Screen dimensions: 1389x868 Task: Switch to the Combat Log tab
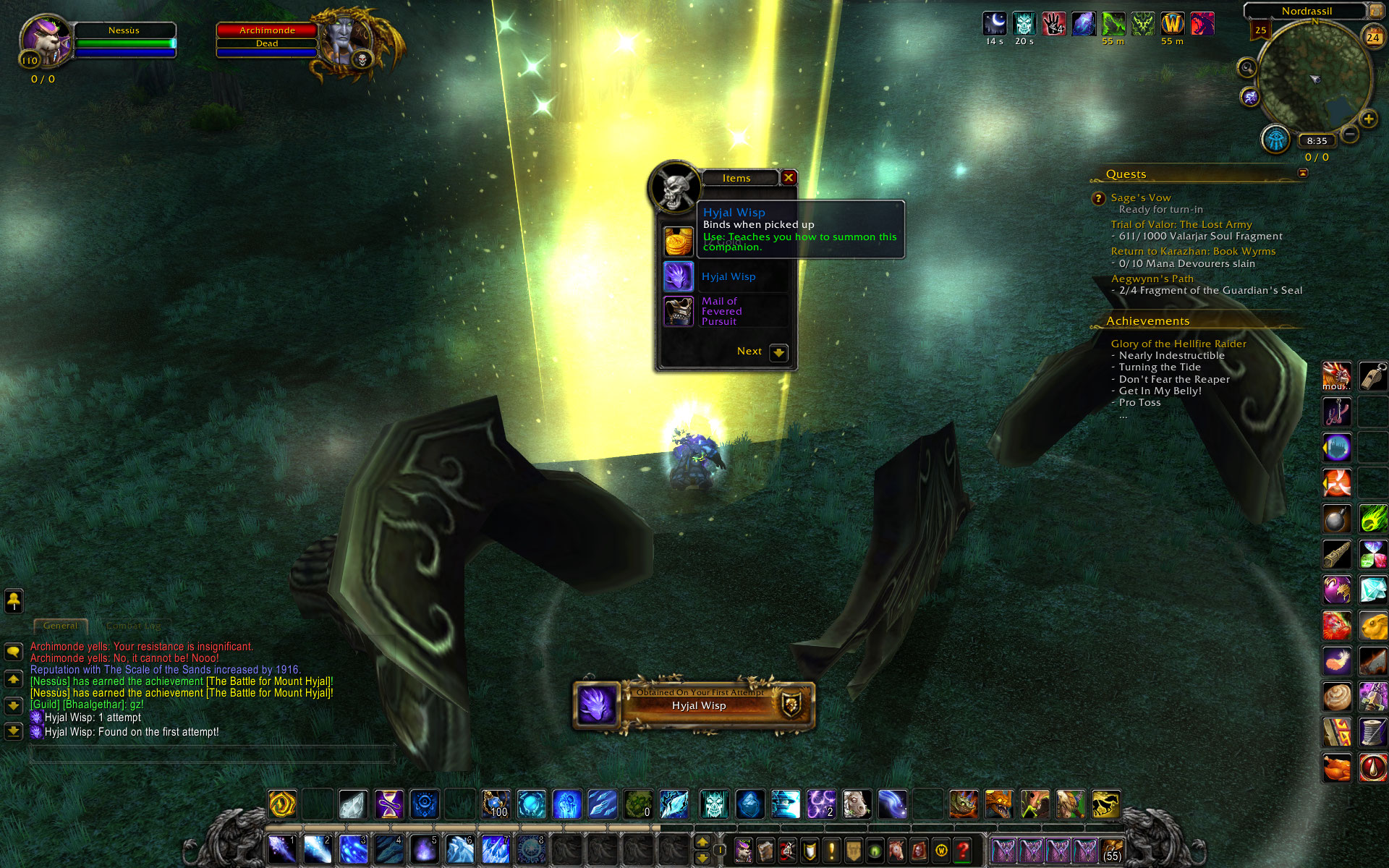coord(134,626)
